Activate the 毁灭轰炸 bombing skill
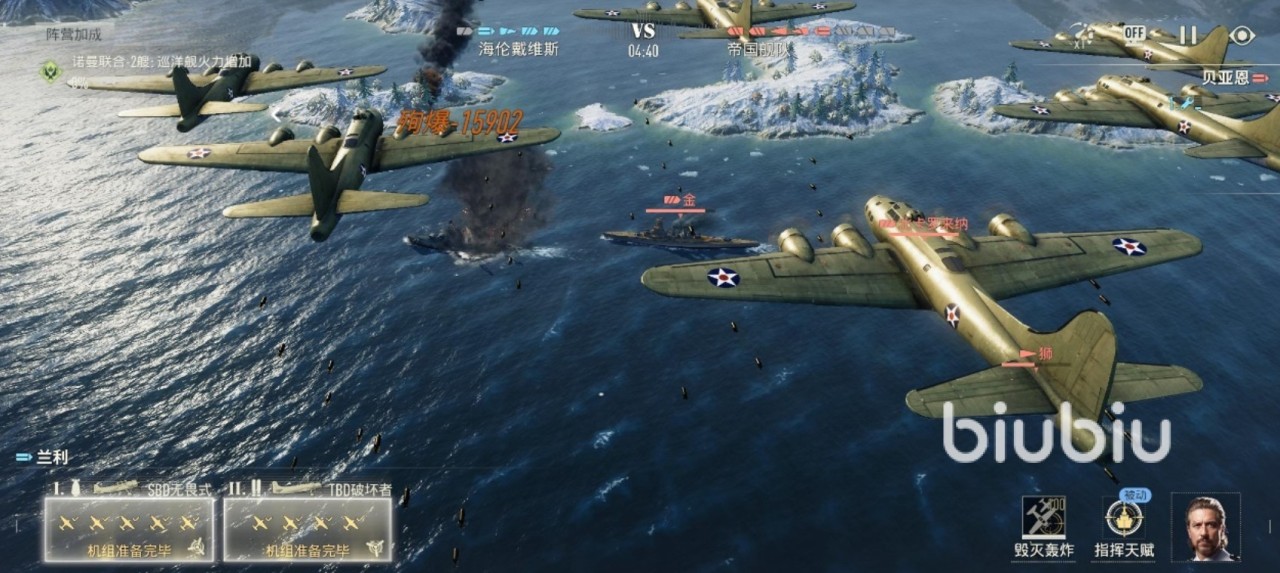 [x=1043, y=518]
